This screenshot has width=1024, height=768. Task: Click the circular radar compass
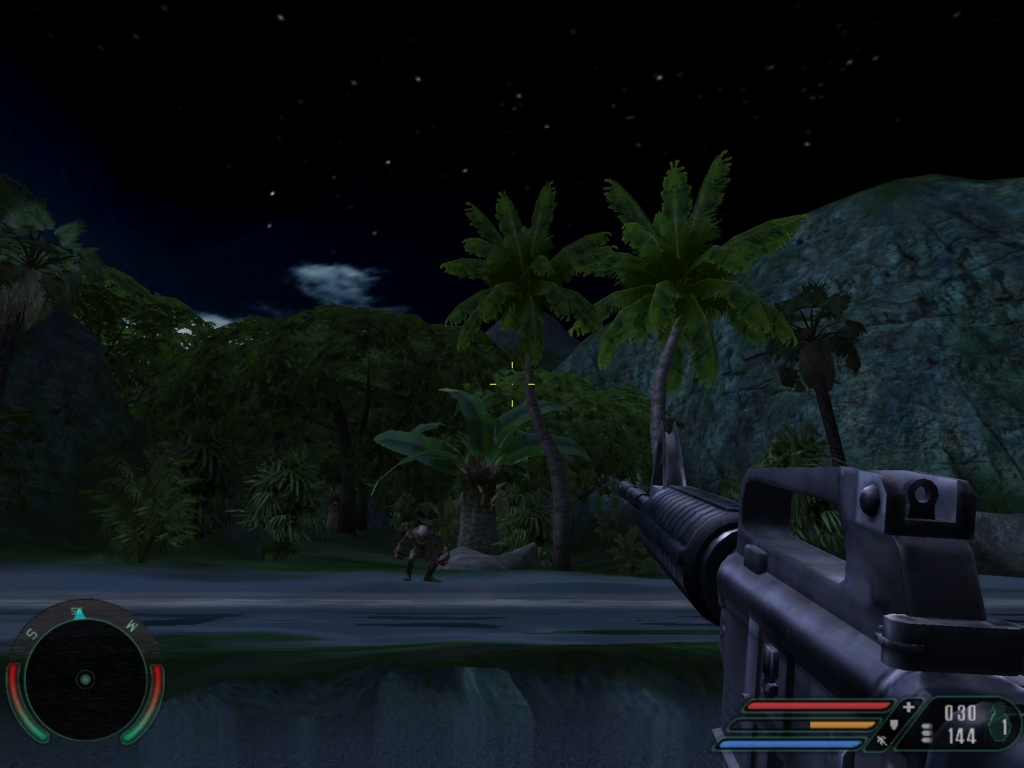pos(85,678)
